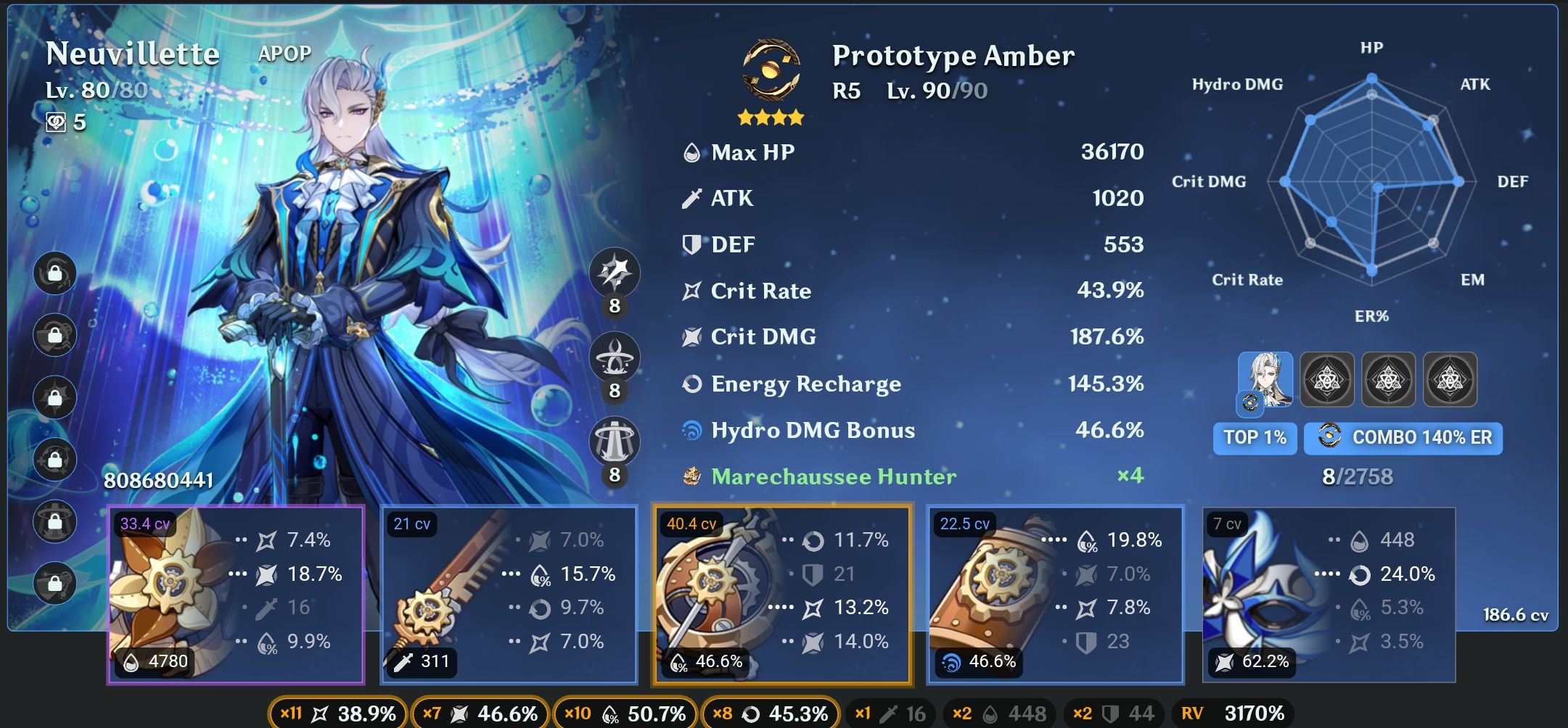Click the APOP tag beside Neuvillette's name

pyautogui.click(x=284, y=53)
